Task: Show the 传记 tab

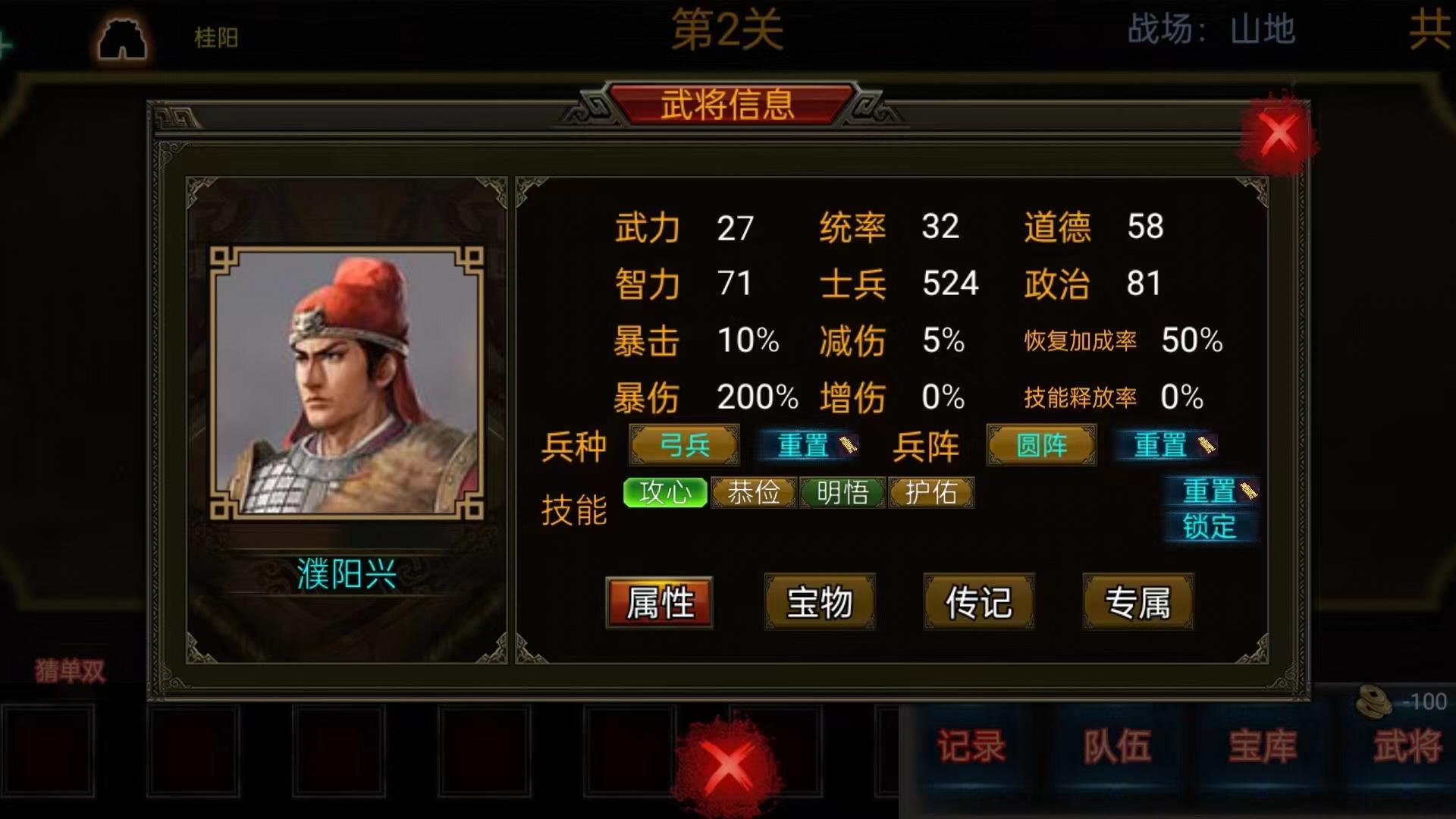Action: coord(978,603)
